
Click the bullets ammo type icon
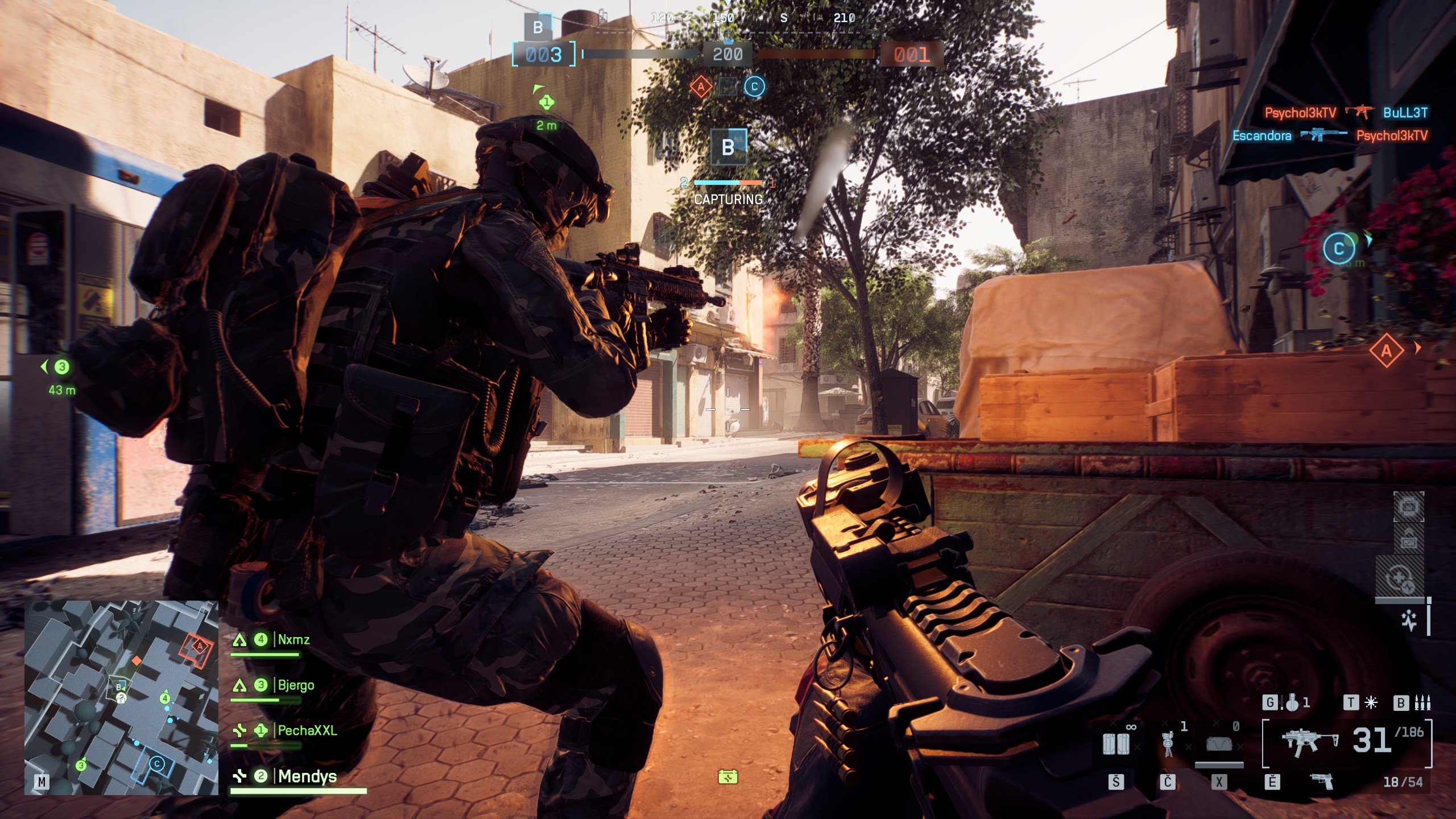pos(1422,704)
